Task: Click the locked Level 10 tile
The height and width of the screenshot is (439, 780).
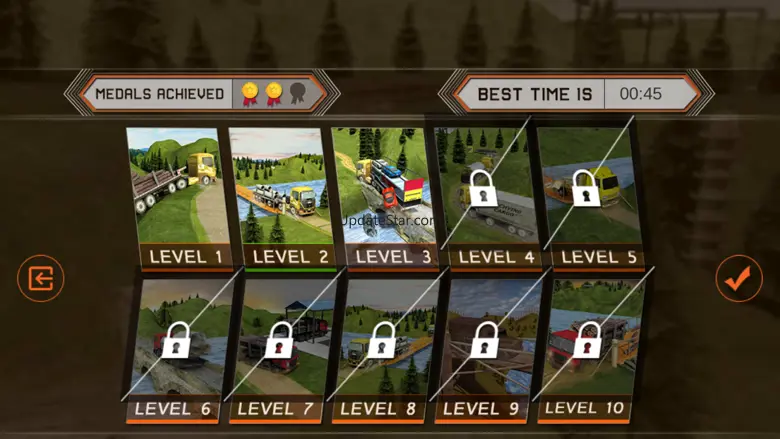Action: pos(587,350)
